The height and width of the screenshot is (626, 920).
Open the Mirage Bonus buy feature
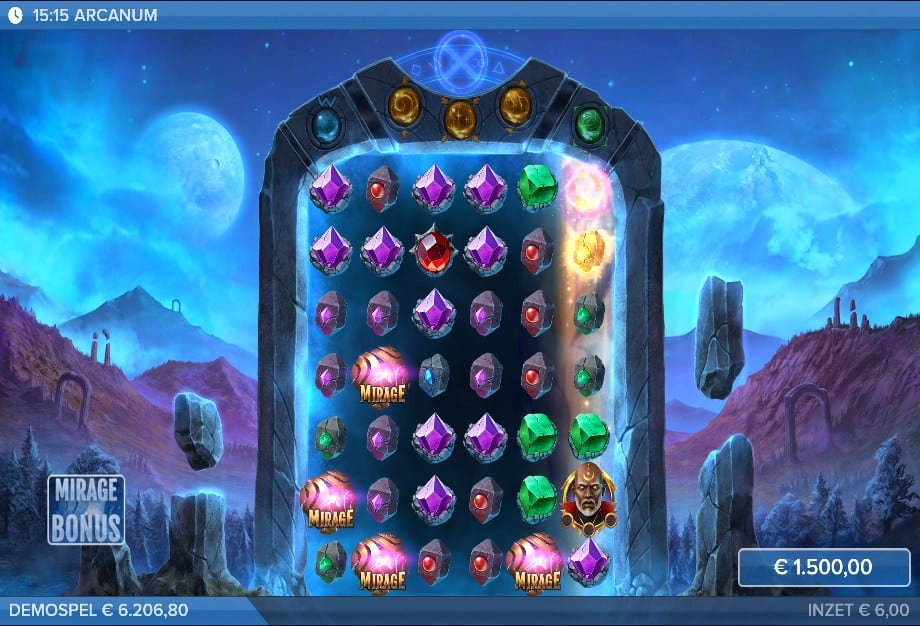(86, 509)
